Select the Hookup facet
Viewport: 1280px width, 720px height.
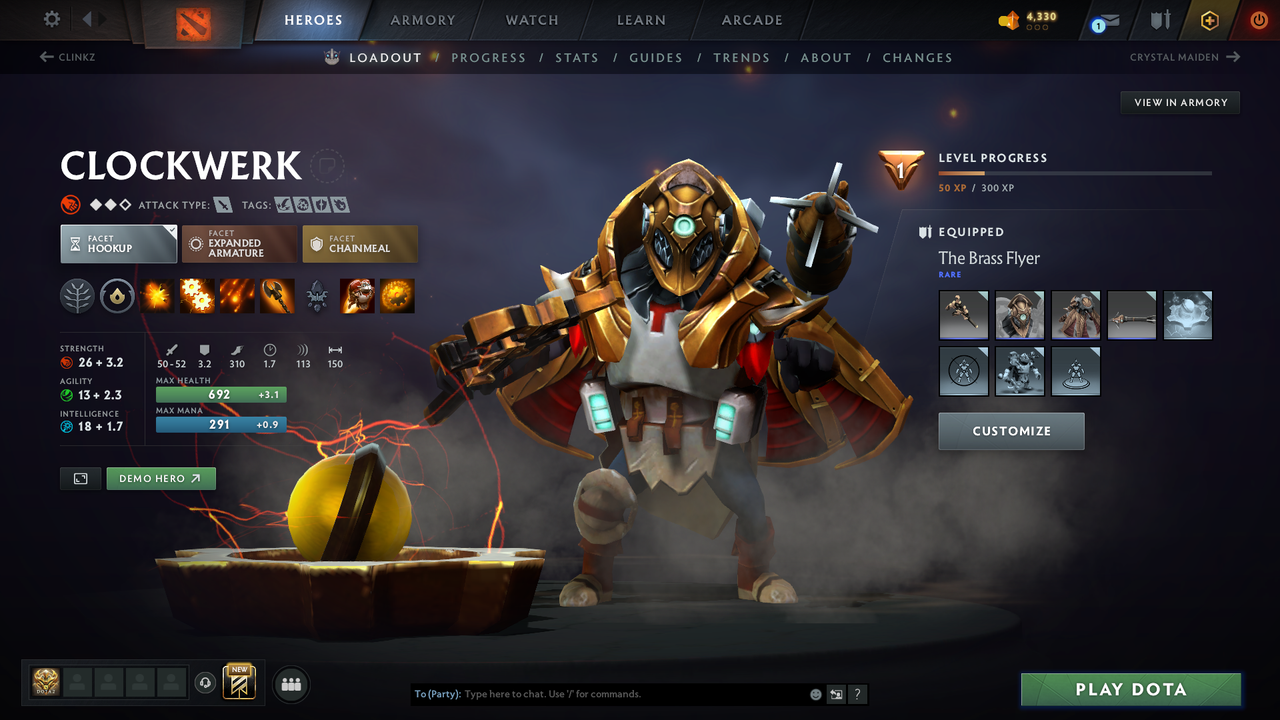118,243
